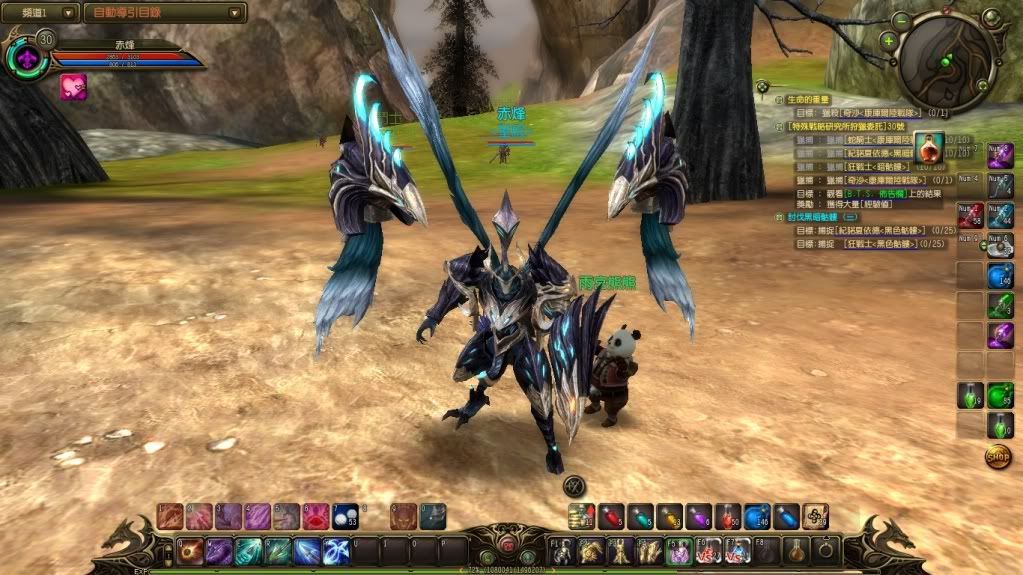
Task: Activate the fiery orb skill in main hotbar
Action: click(x=190, y=551)
